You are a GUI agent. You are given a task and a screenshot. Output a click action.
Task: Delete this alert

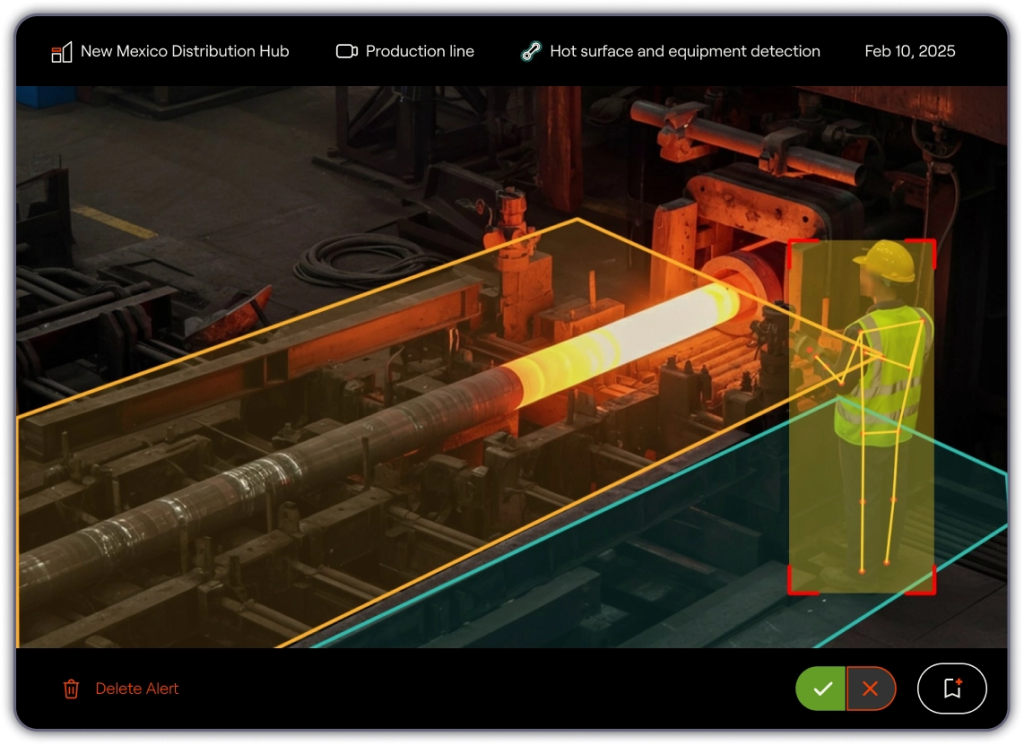pos(121,688)
